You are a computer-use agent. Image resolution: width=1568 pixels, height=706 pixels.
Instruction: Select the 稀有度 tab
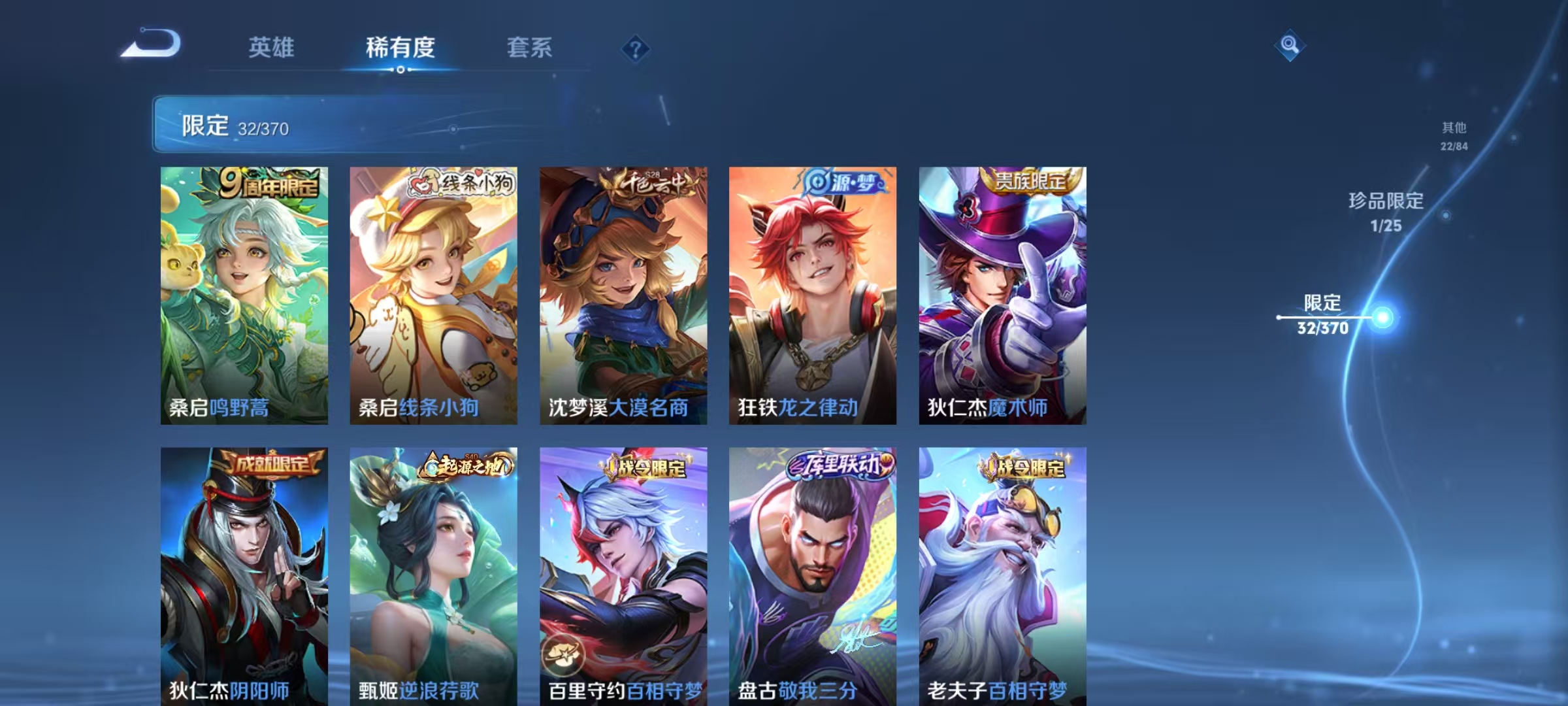click(x=400, y=47)
